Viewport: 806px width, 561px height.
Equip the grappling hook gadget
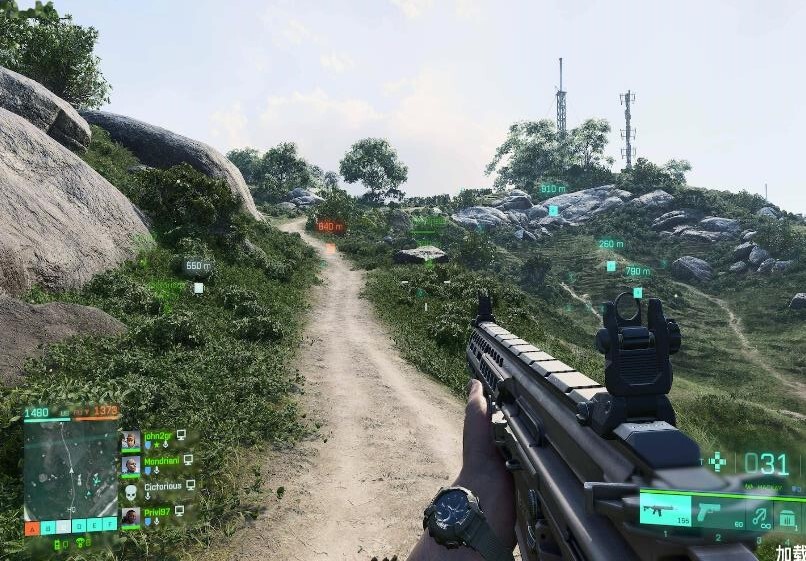(762, 516)
